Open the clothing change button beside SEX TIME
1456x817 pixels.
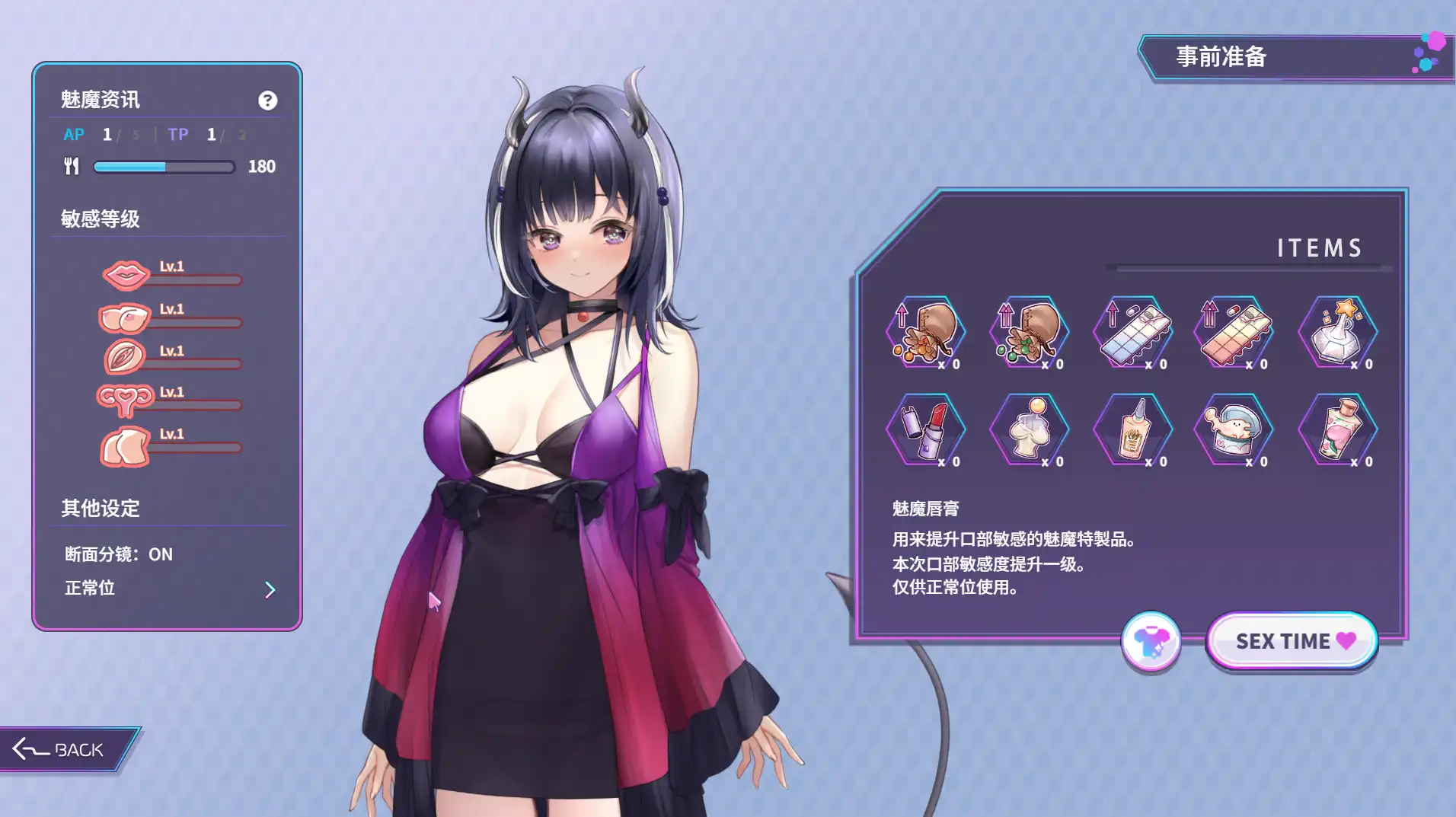click(x=1151, y=642)
